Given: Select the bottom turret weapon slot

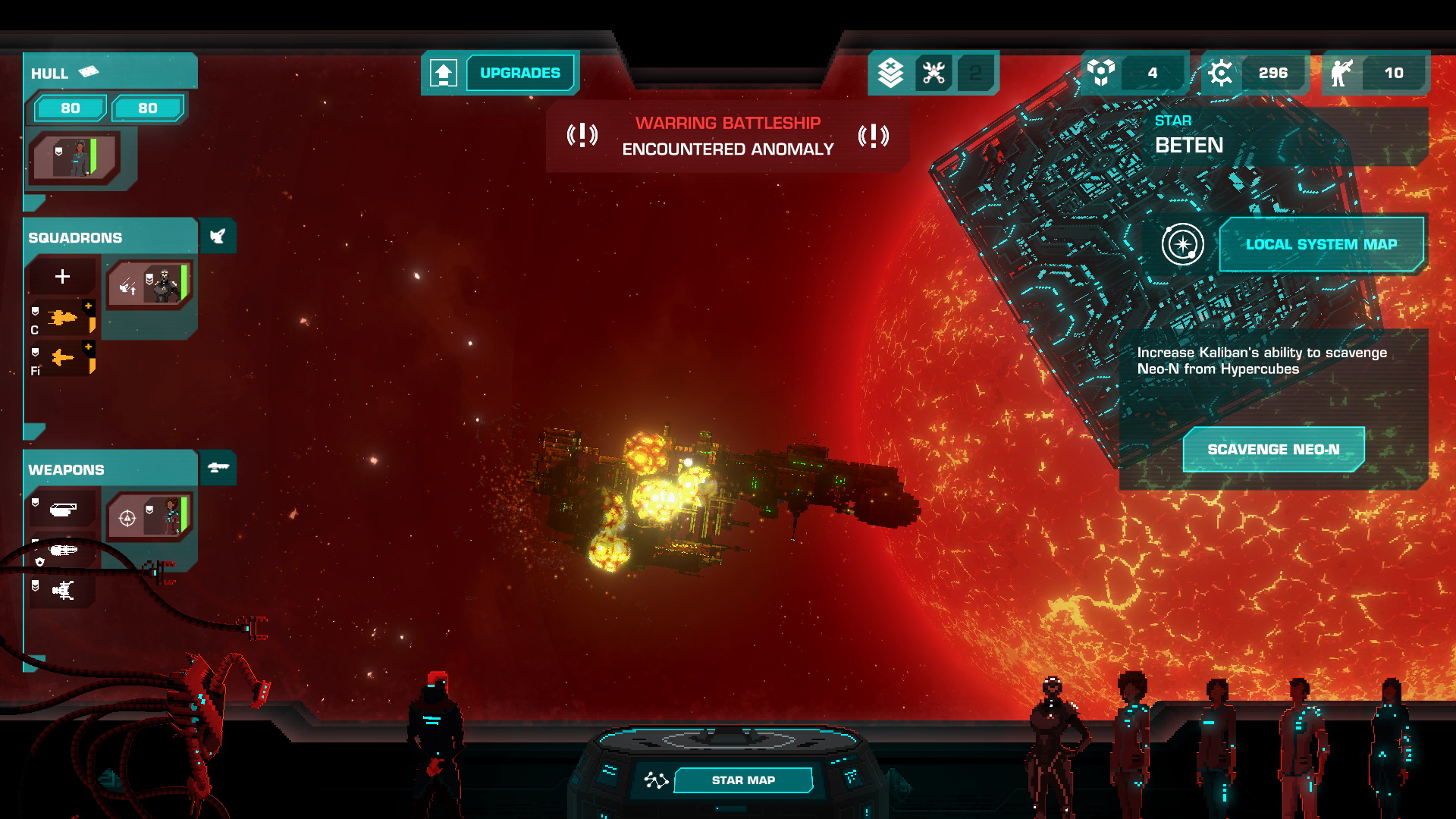Looking at the screenshot, I should [x=63, y=589].
